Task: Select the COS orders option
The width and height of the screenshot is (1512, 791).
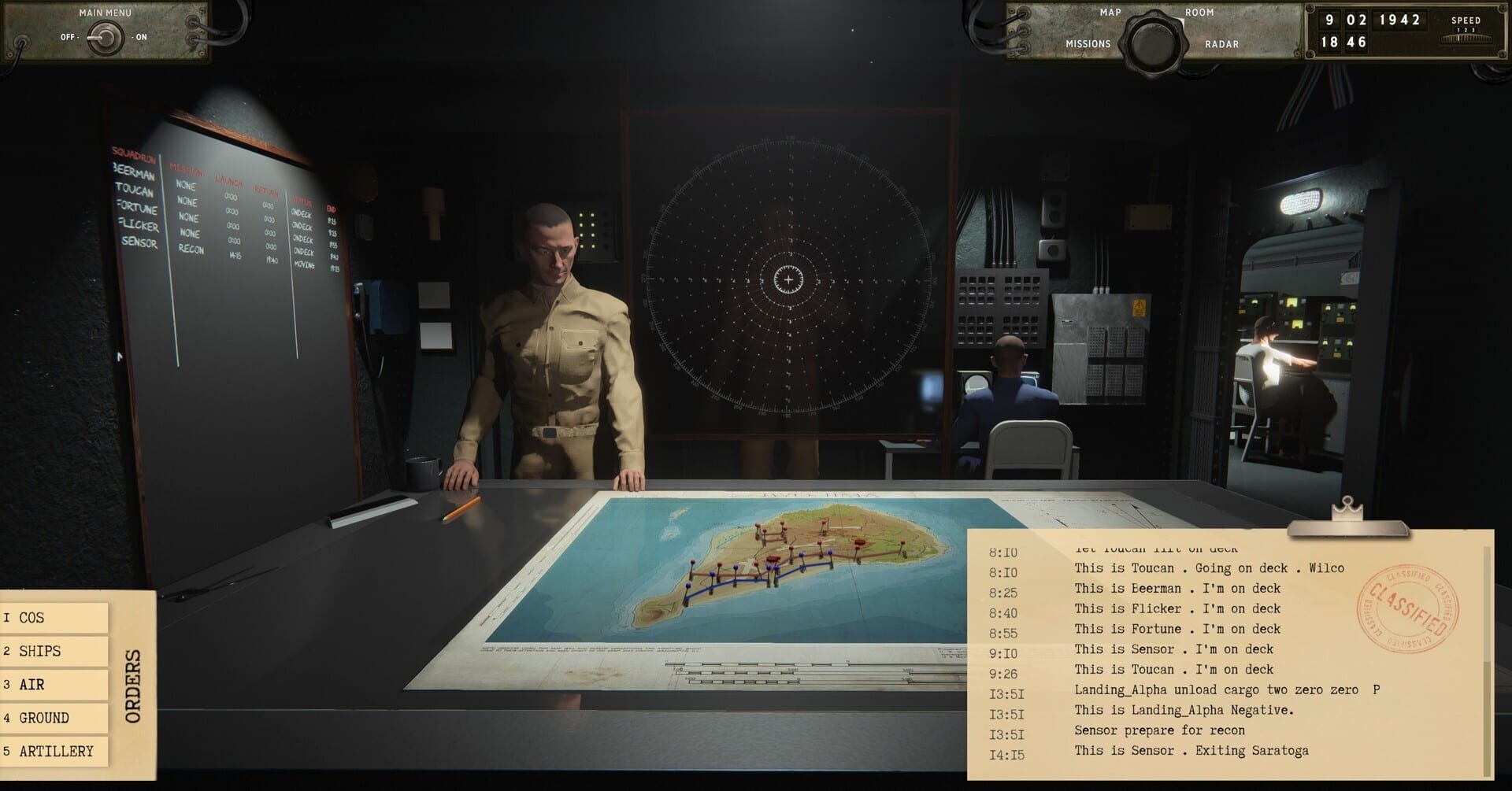Action: click(54, 618)
